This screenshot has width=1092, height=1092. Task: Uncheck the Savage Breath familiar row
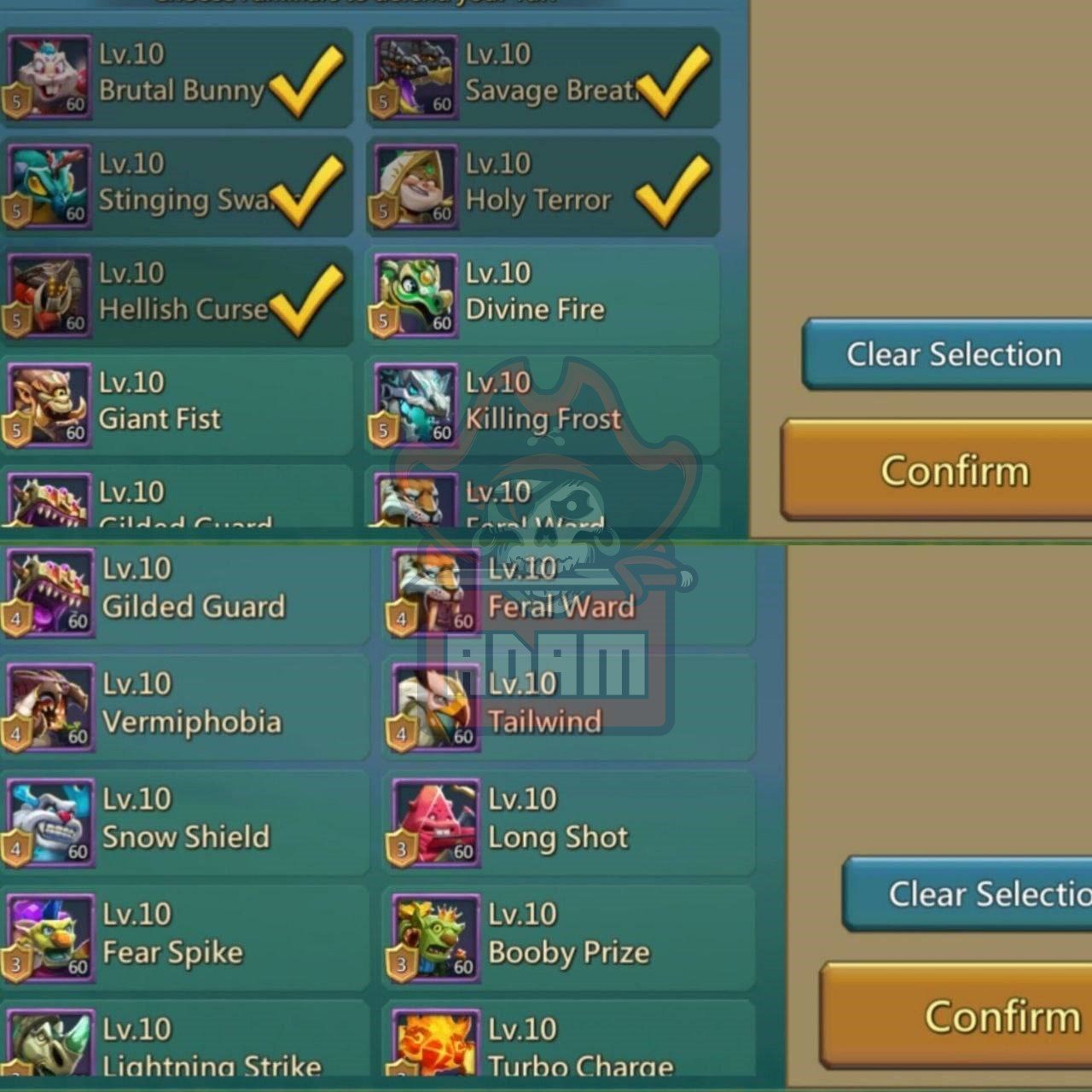[543, 77]
